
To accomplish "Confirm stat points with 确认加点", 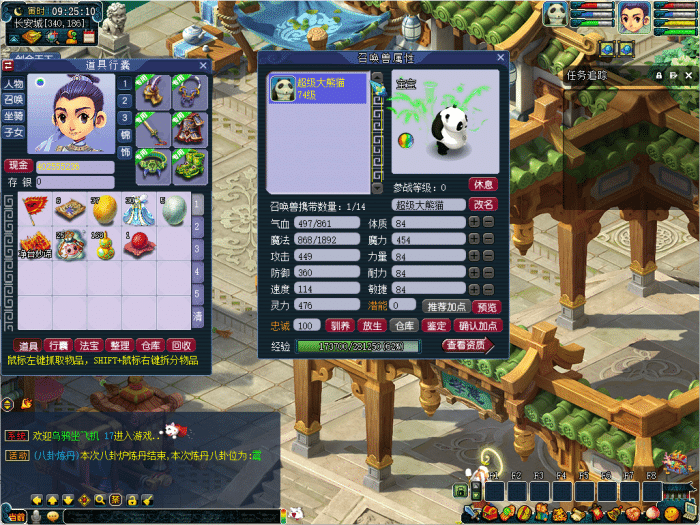I will pyautogui.click(x=478, y=326).
